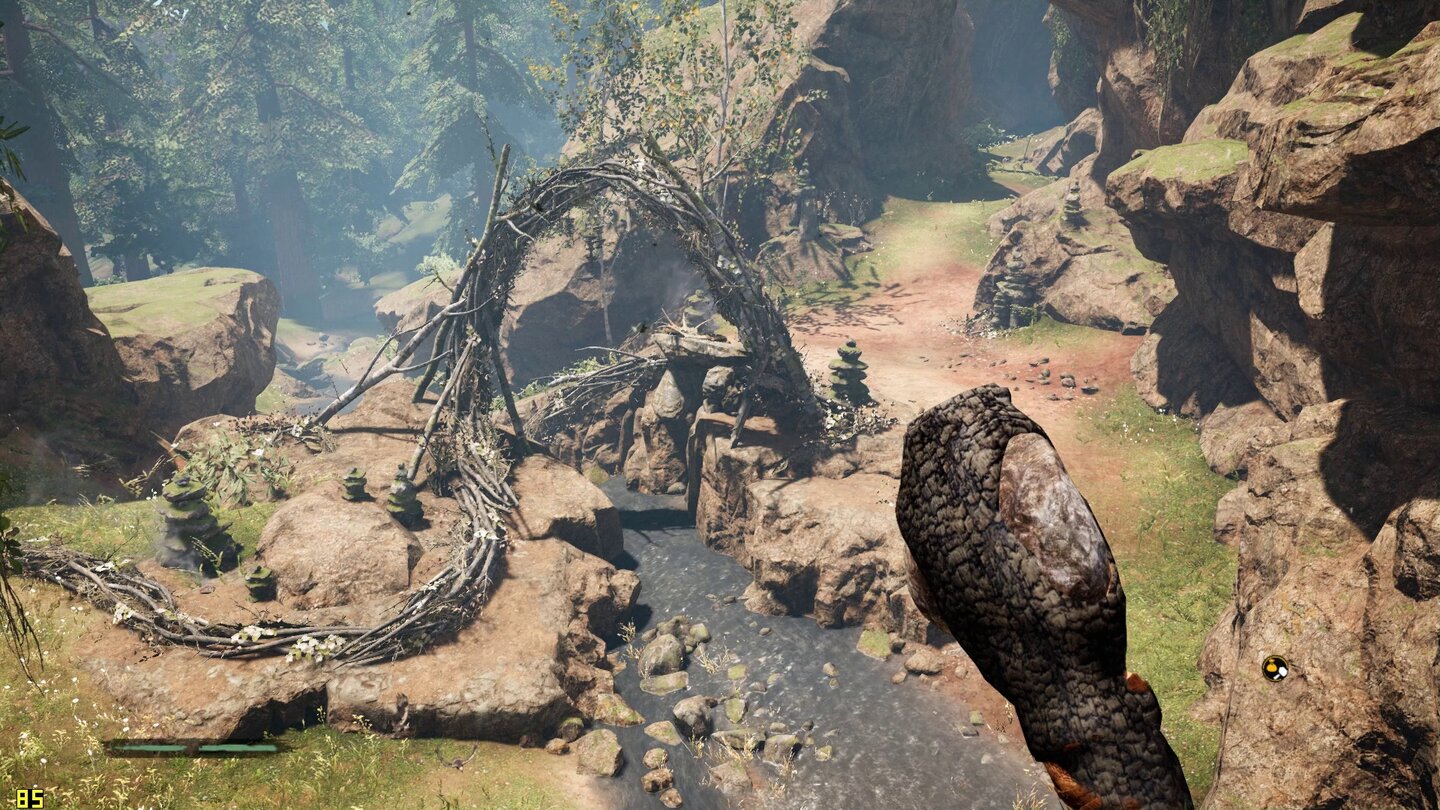Screen dimensions: 1440x810
Task: Toggle the left segment of the health bar
Action: pyautogui.click(x=150, y=747)
